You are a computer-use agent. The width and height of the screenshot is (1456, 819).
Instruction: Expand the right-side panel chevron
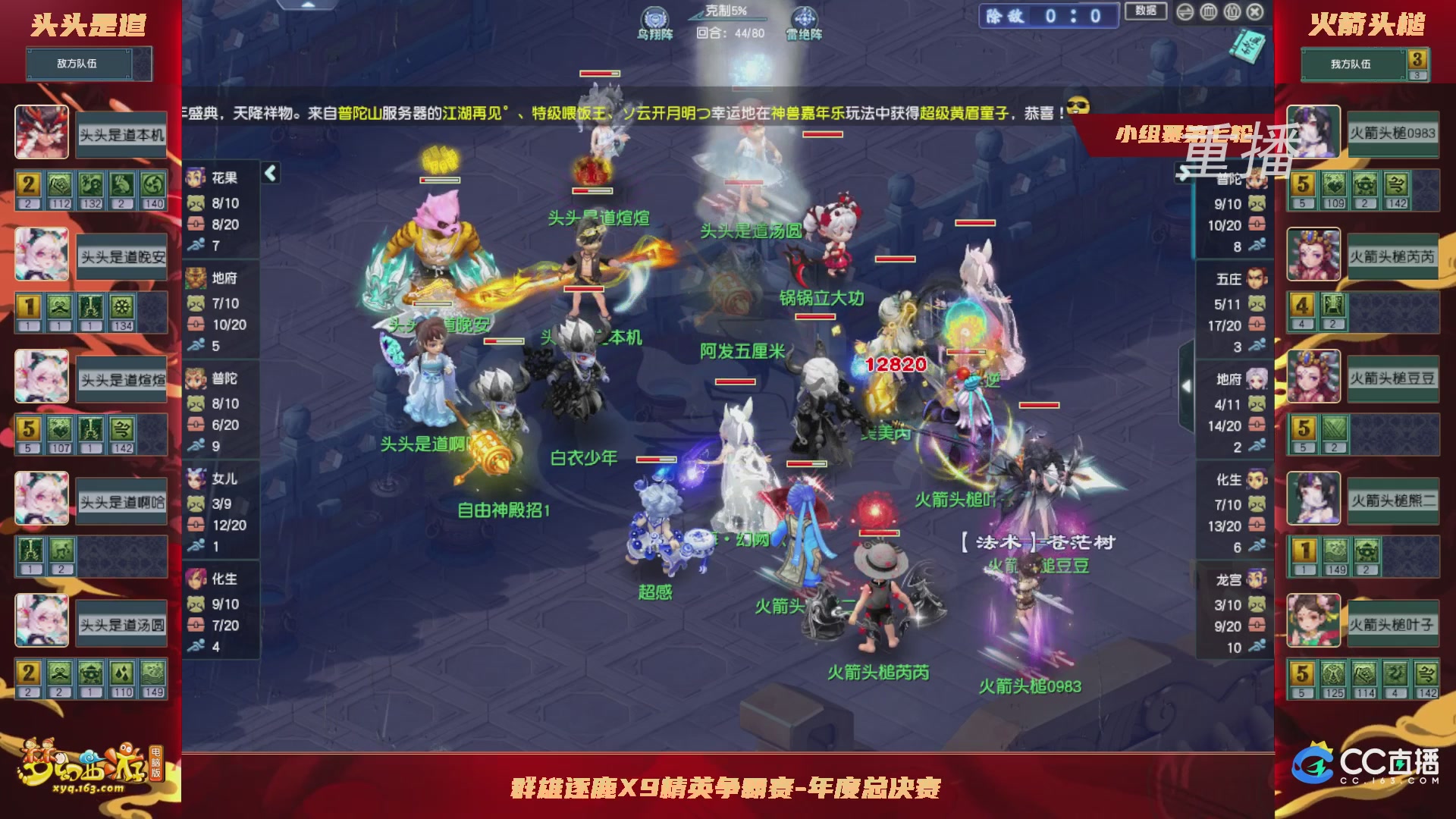1186,385
